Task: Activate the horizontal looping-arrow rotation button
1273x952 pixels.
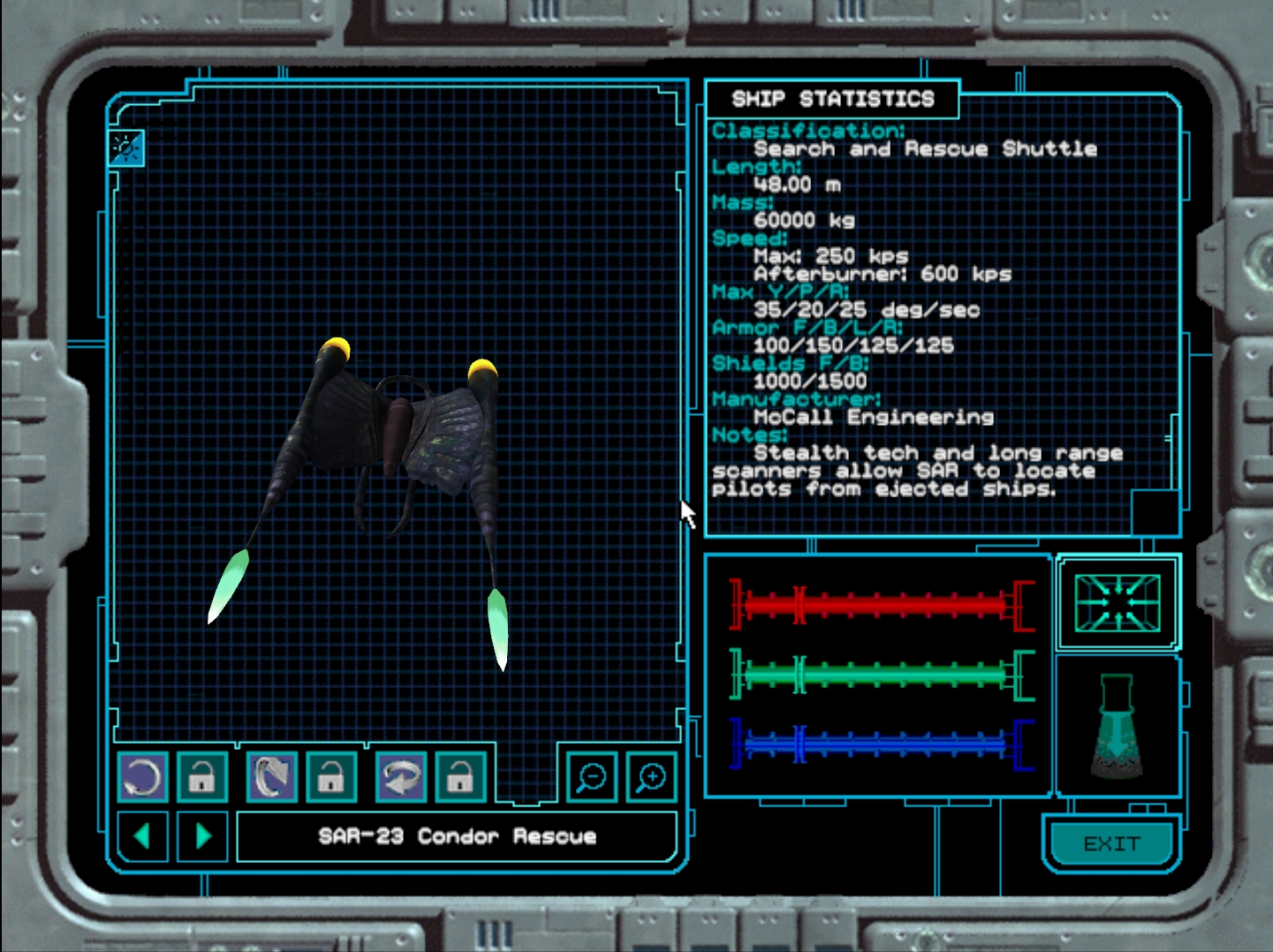Action: [x=400, y=777]
